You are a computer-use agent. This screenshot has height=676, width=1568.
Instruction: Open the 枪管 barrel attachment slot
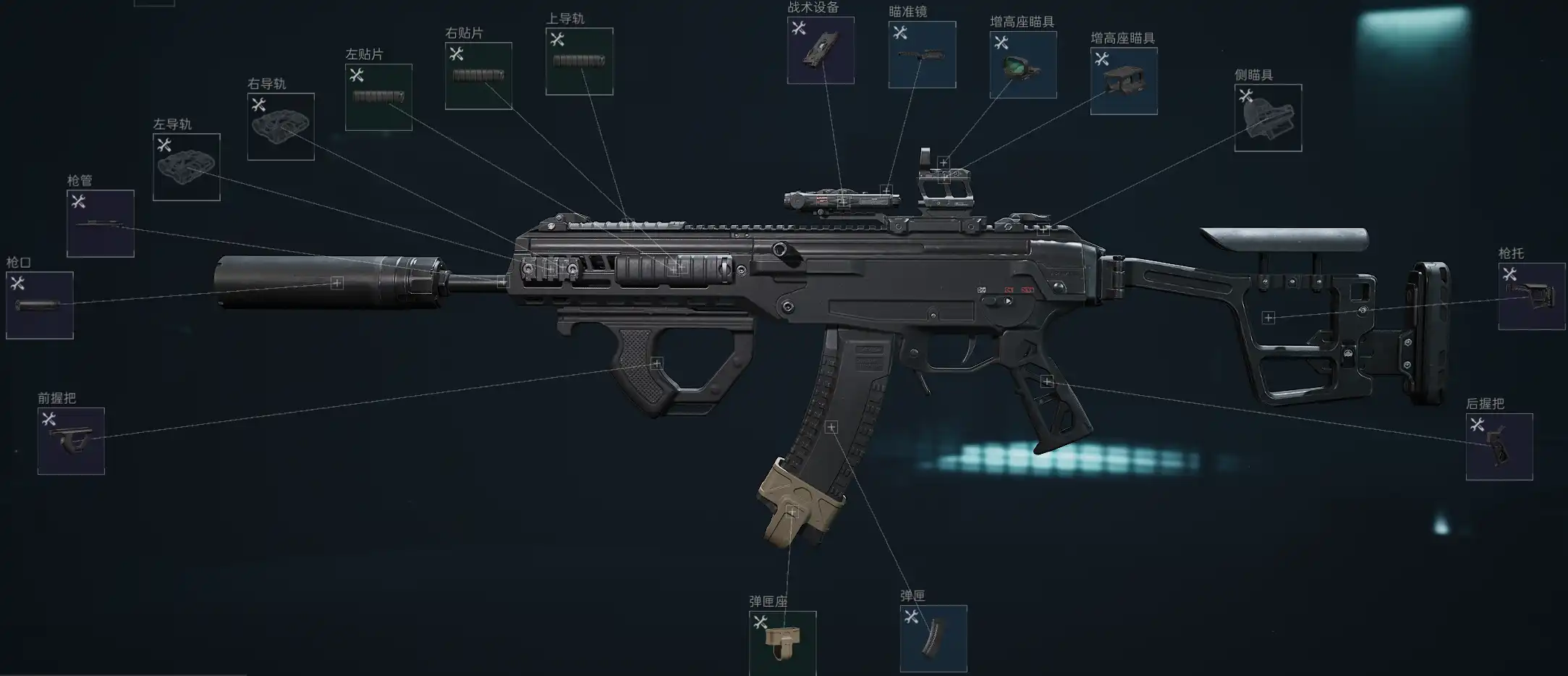pyautogui.click(x=101, y=224)
